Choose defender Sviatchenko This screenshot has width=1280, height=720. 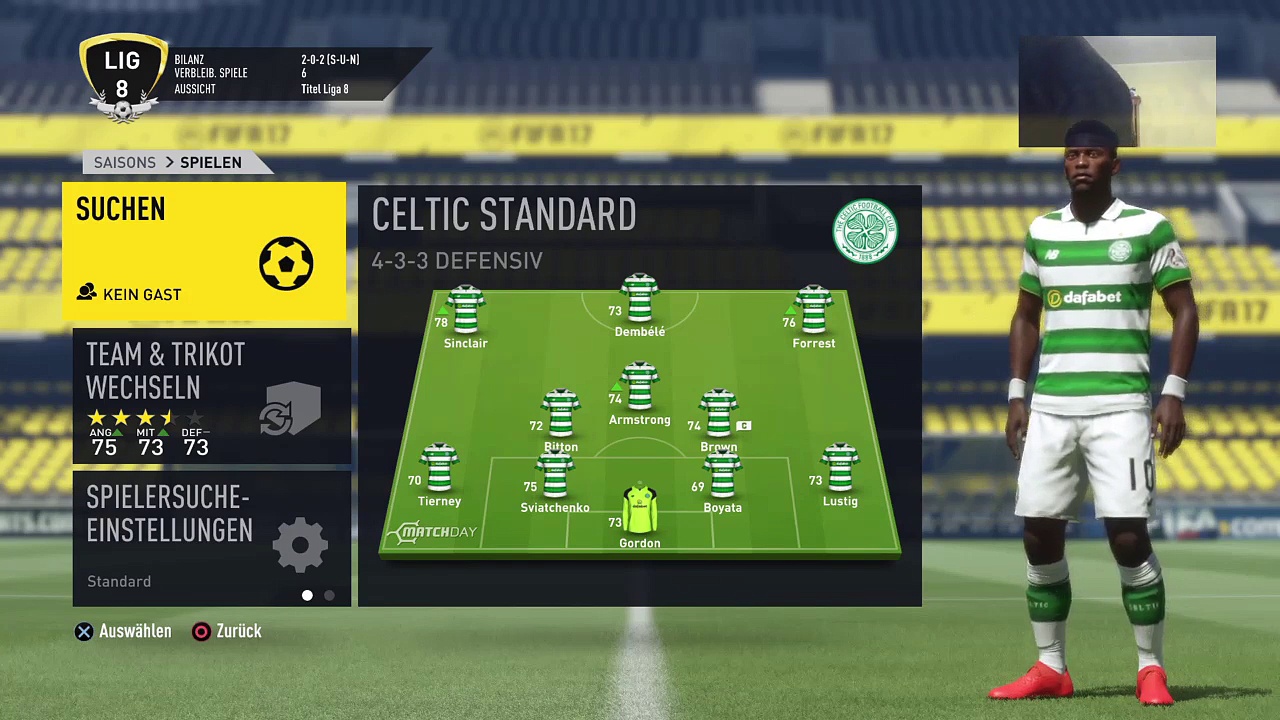(x=555, y=477)
